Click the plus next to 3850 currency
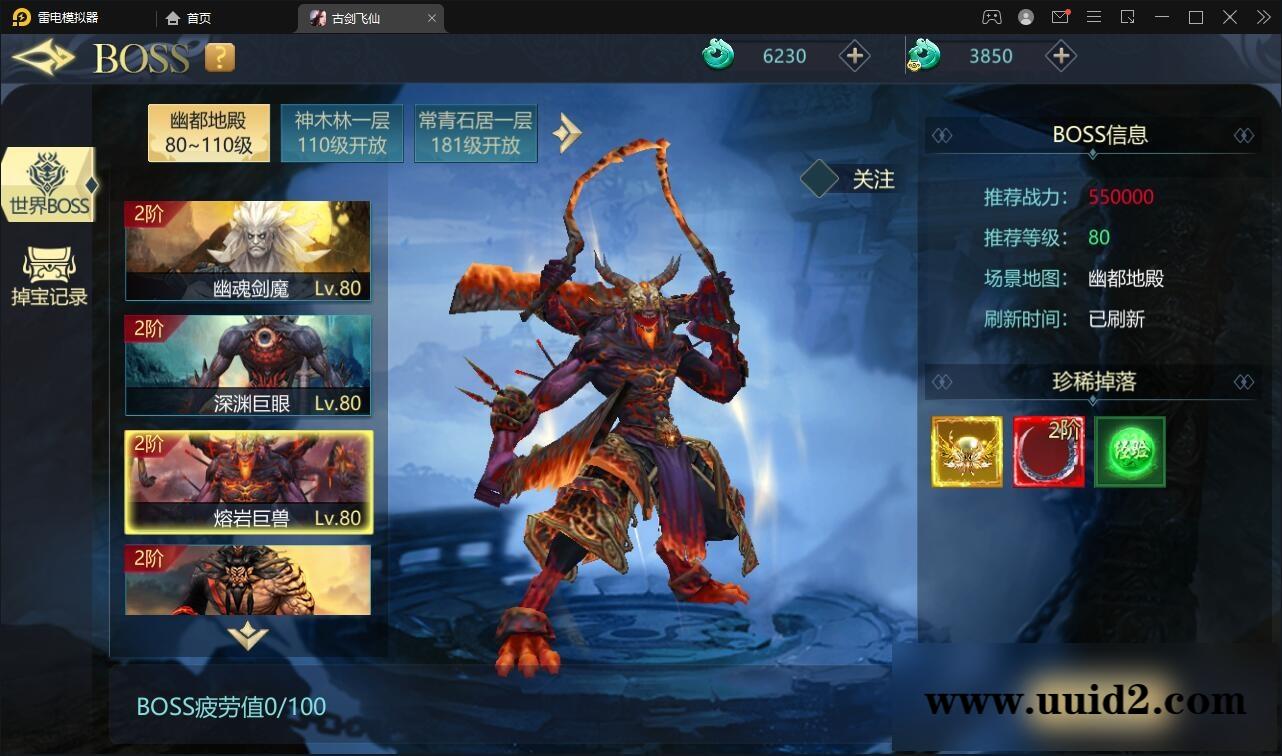Image resolution: width=1282 pixels, height=756 pixels. (1061, 56)
